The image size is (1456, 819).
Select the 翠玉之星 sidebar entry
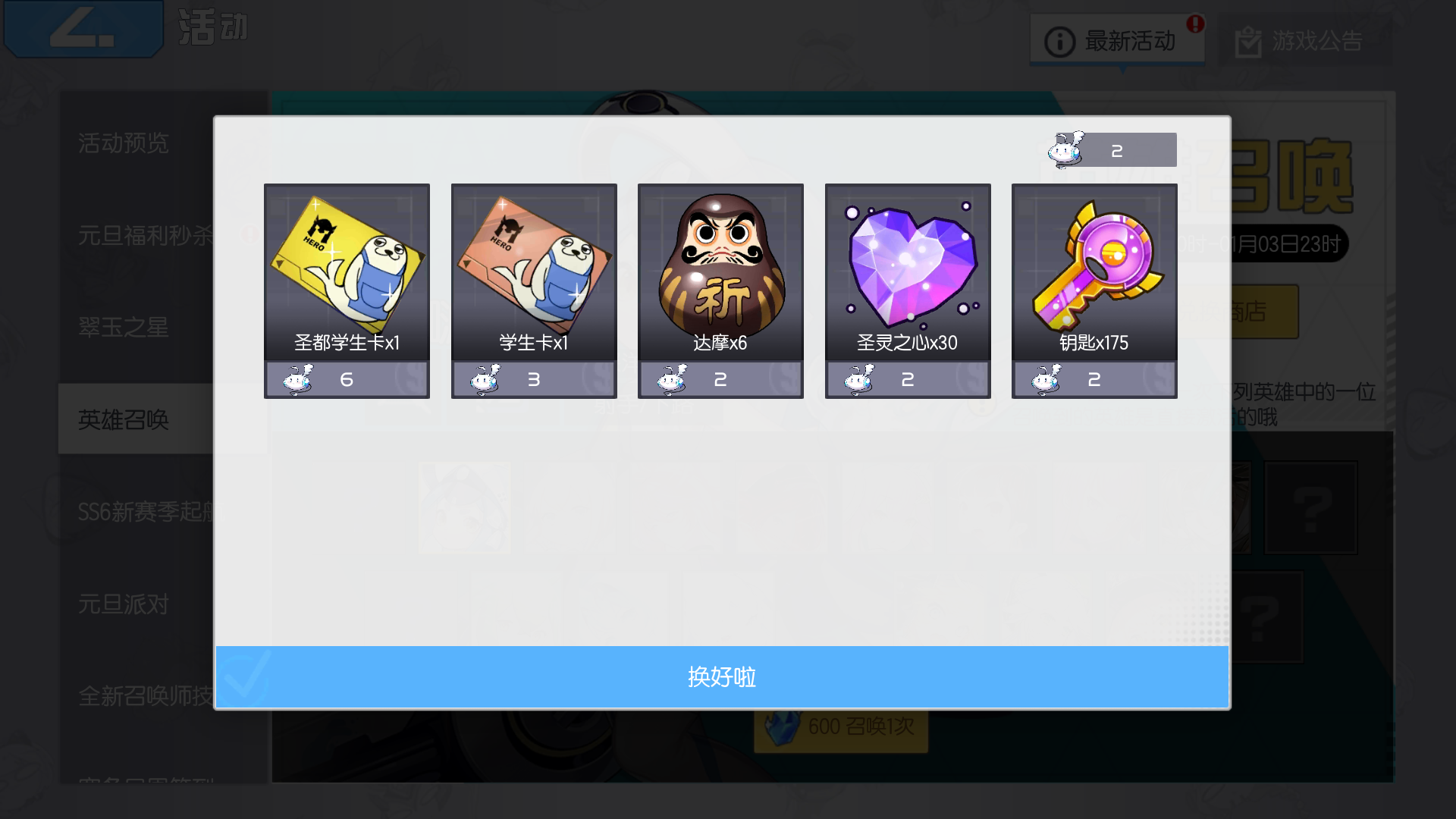tap(125, 328)
